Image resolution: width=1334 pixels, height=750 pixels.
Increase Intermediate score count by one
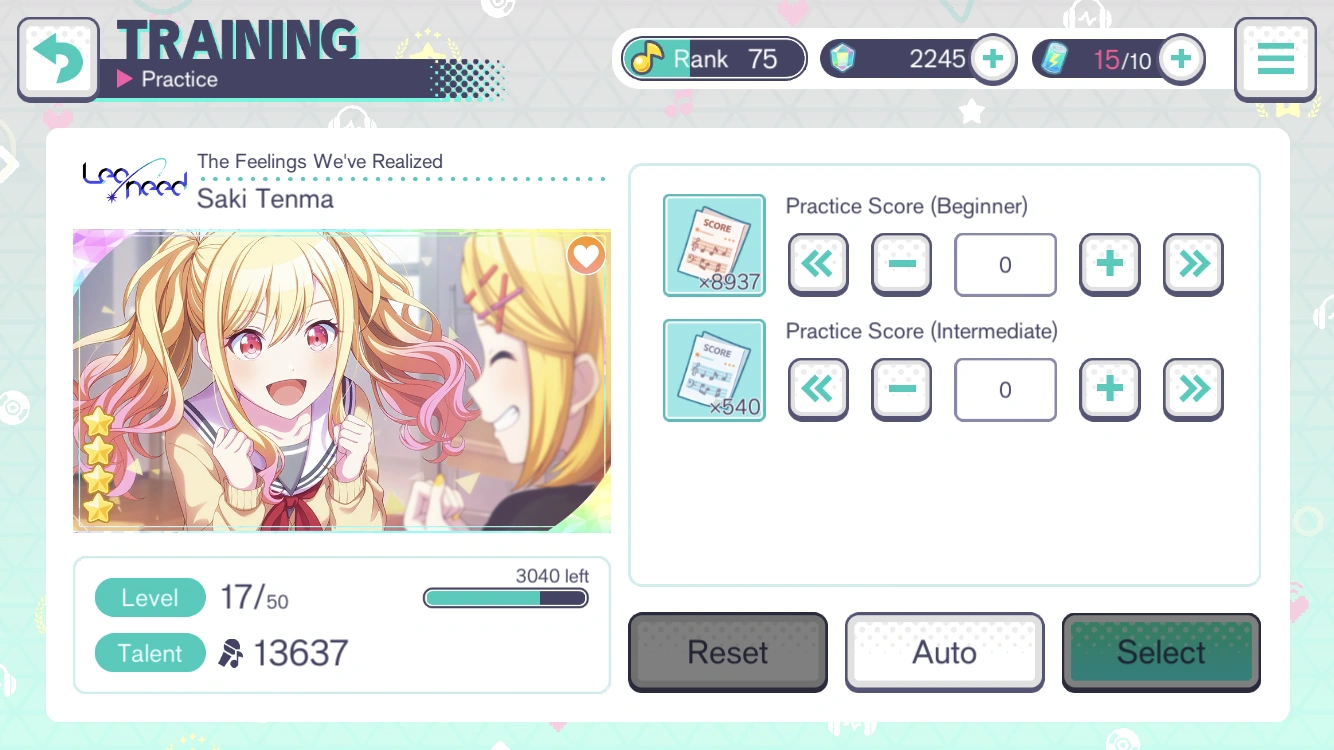(1109, 389)
